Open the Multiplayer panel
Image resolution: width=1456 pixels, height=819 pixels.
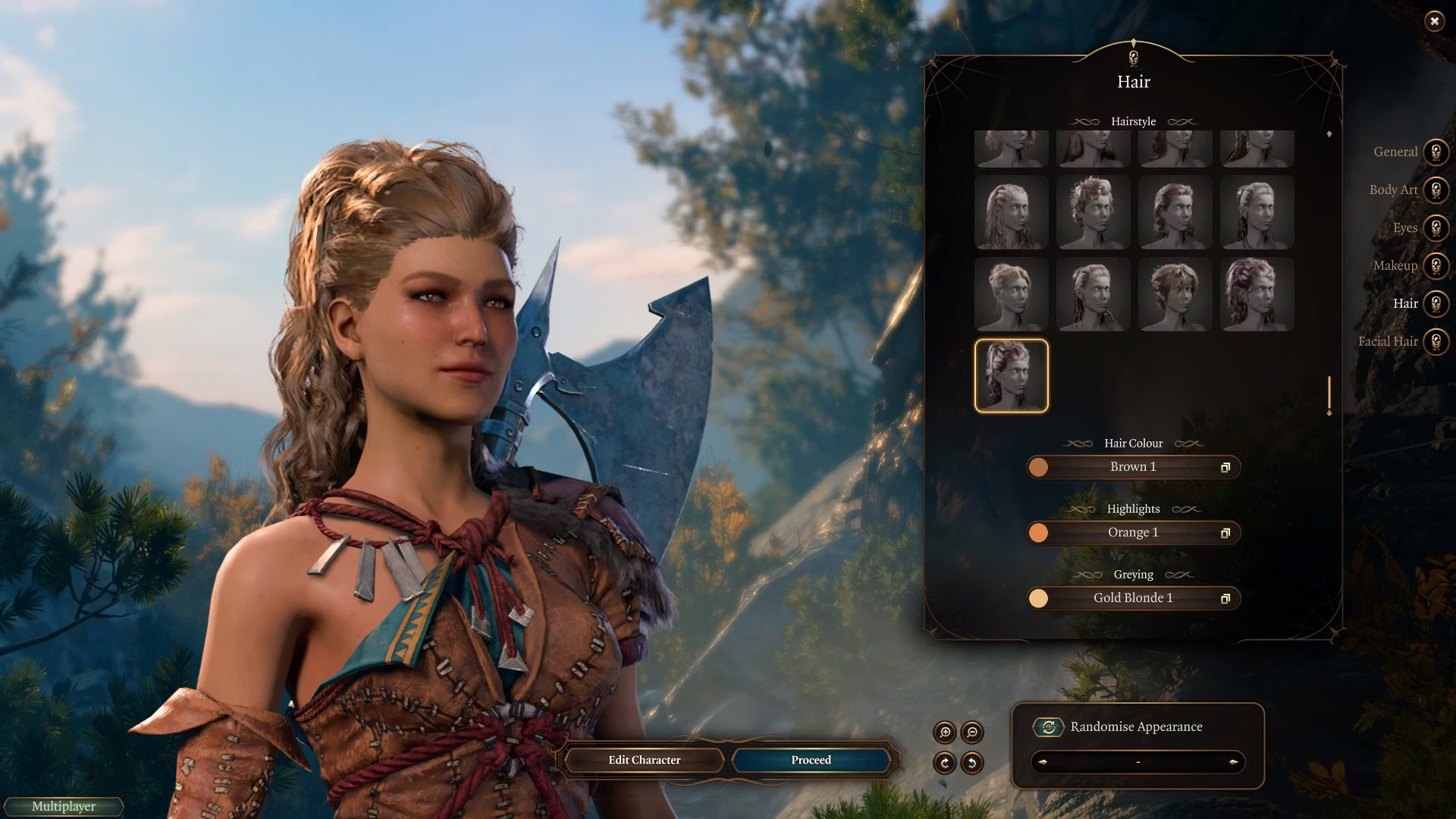tap(64, 806)
